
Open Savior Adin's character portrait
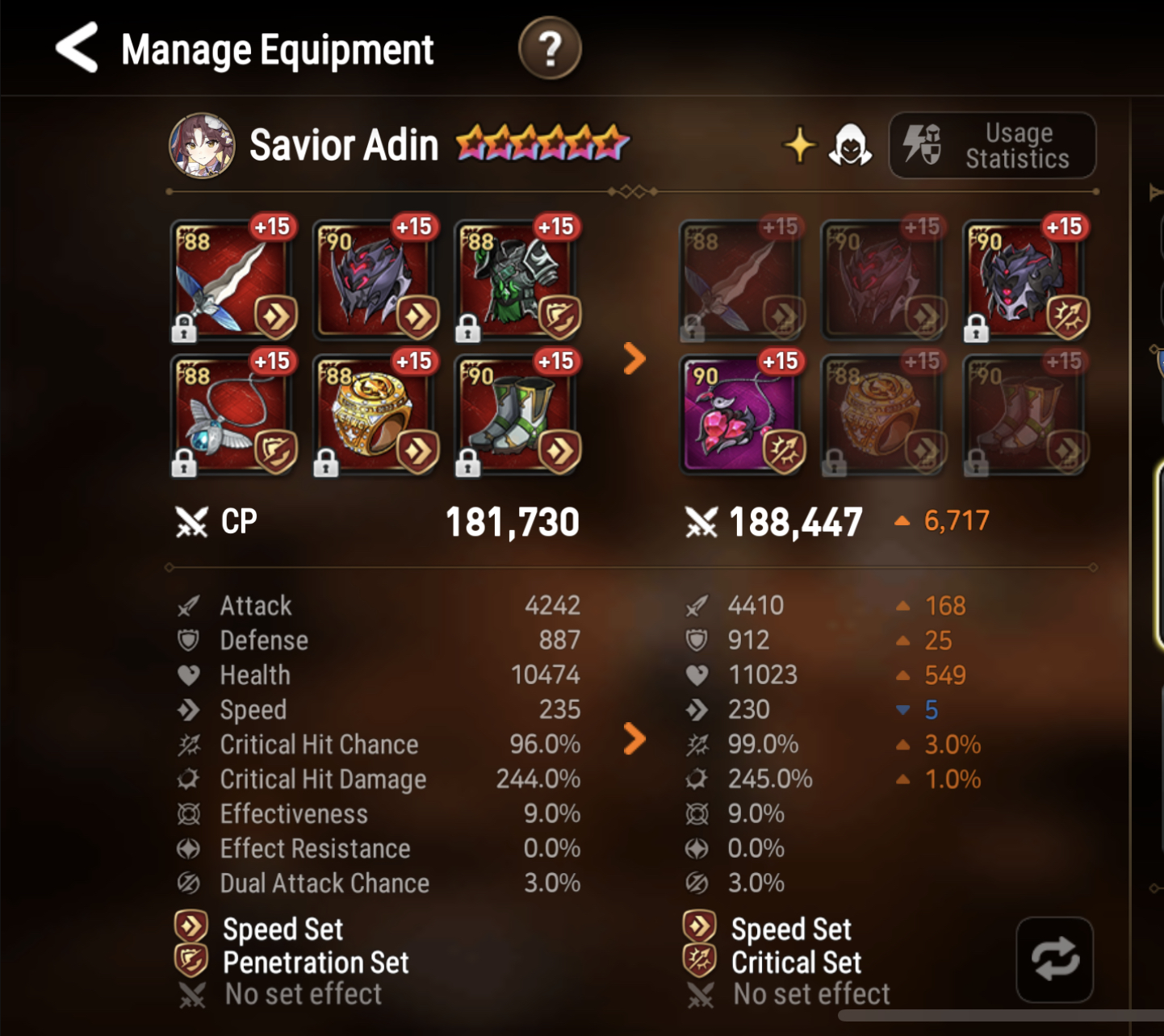coord(201,145)
